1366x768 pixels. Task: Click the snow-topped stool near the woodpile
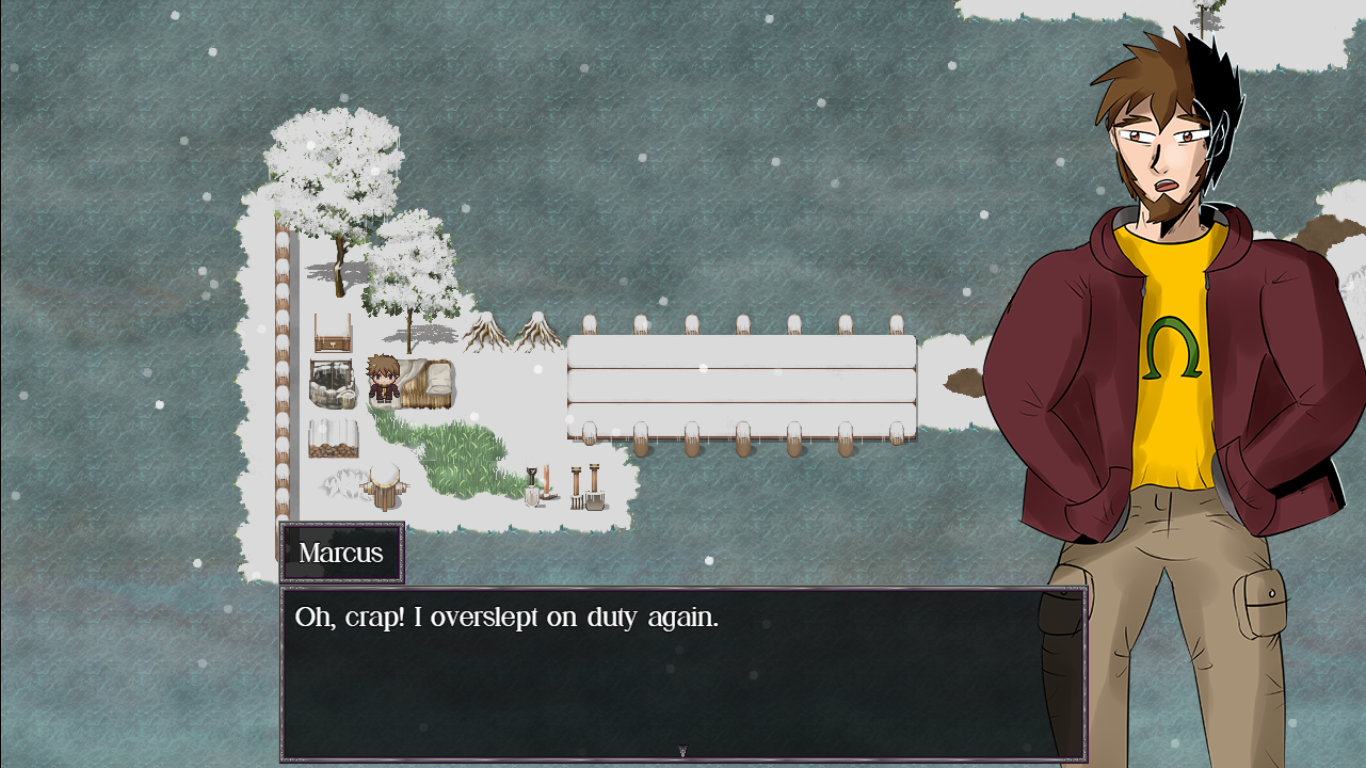point(385,487)
